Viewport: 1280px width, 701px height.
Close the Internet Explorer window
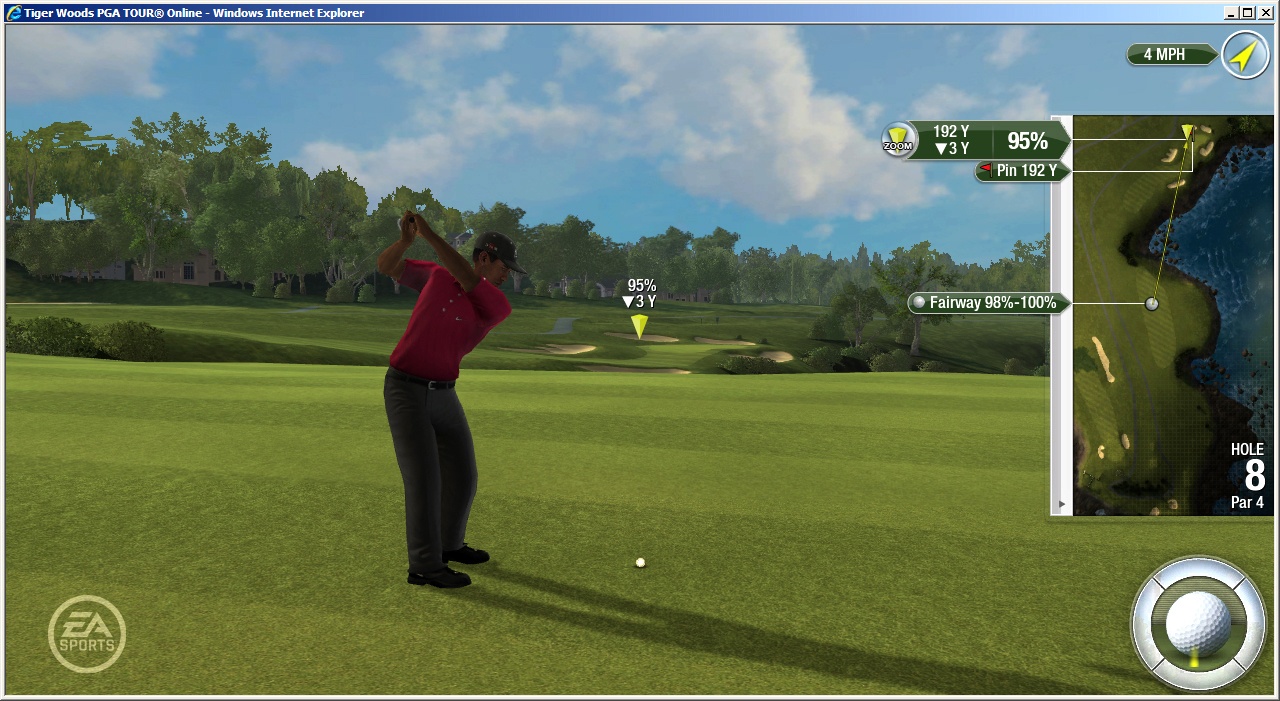pyautogui.click(x=1264, y=12)
